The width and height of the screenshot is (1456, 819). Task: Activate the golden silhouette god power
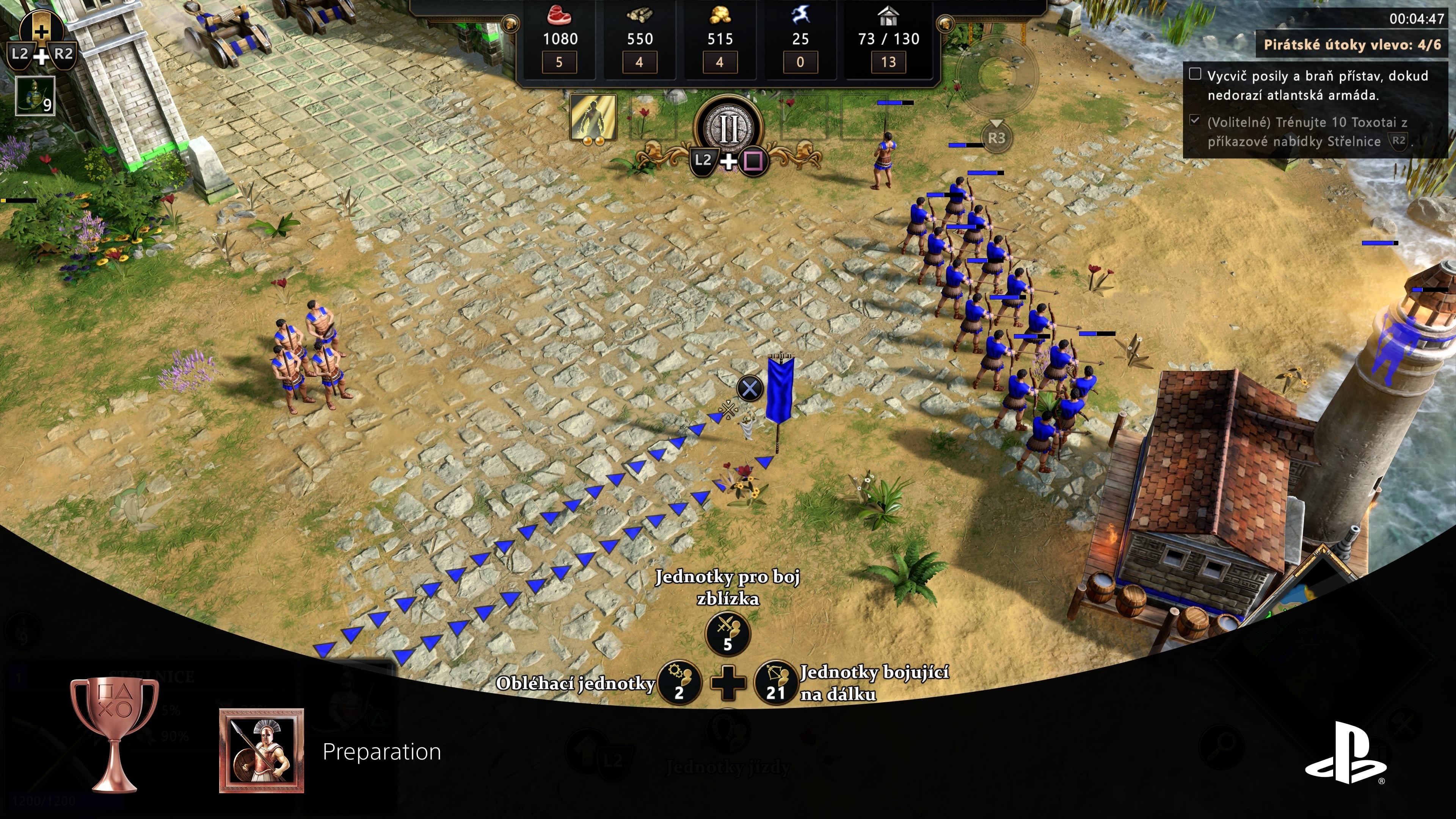pyautogui.click(x=593, y=118)
